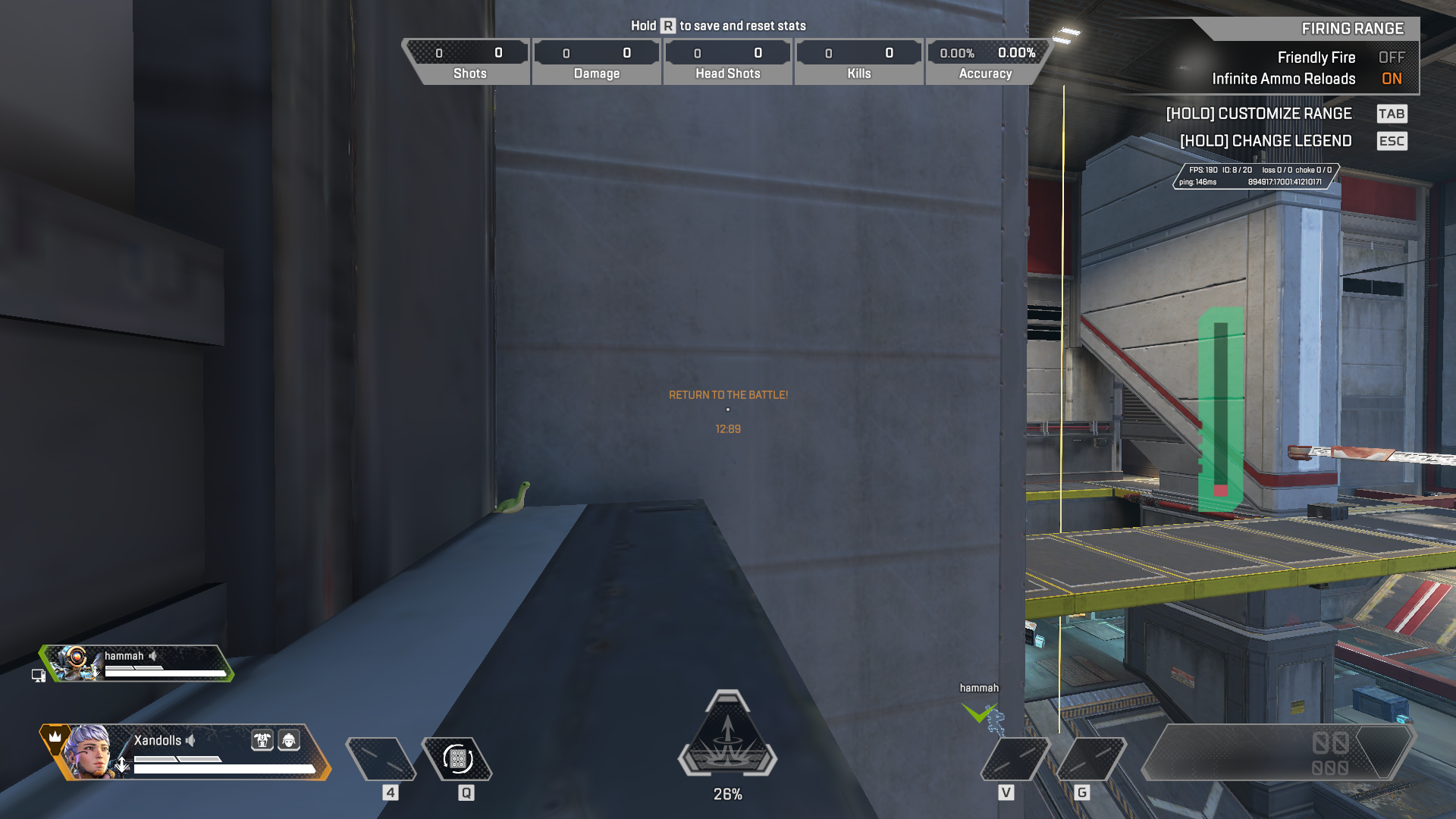Click the FPS and ping performance display
Viewport: 1456px width, 819px height.
click(1255, 176)
